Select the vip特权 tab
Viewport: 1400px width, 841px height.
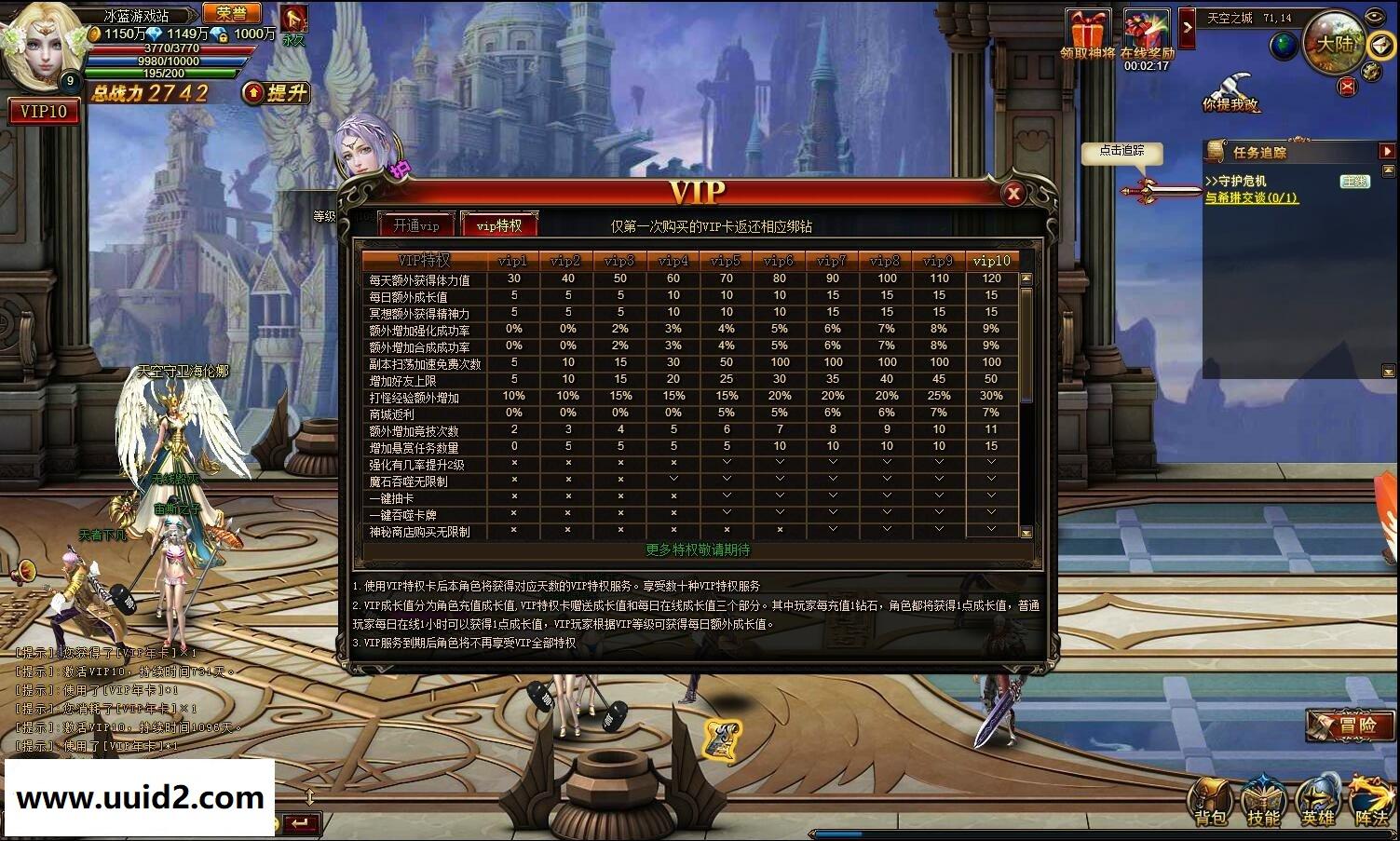pyautogui.click(x=500, y=224)
